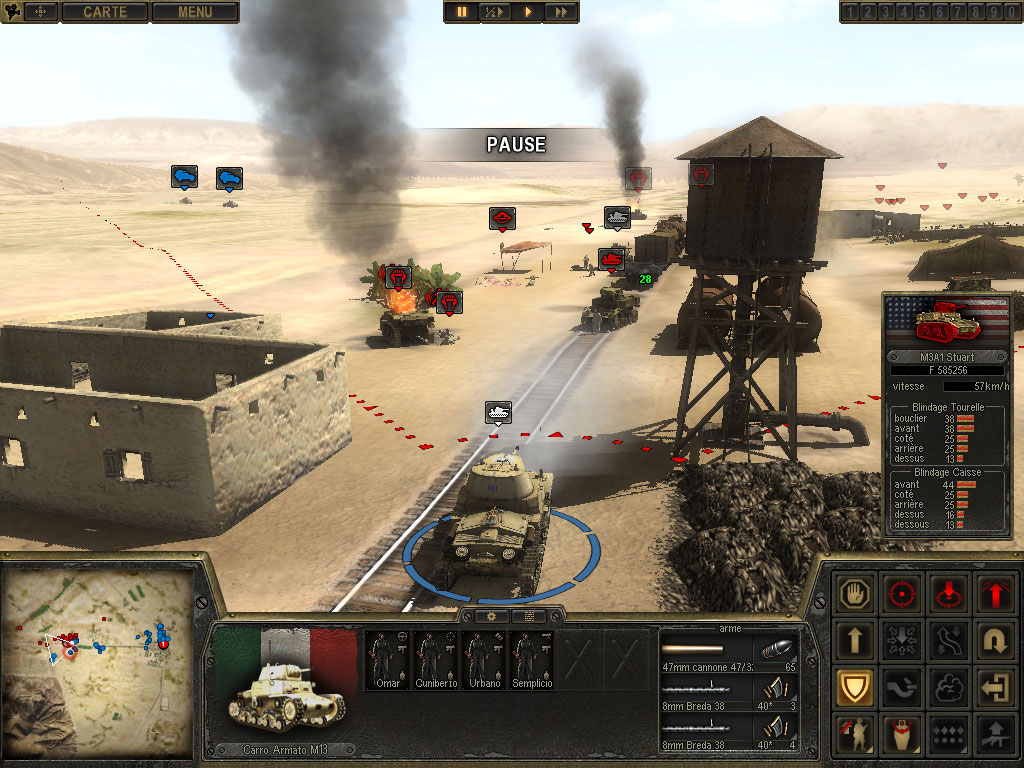The image size is (1024, 768).
Task: Open the gear settings tab above unit panel
Action: 492,616
